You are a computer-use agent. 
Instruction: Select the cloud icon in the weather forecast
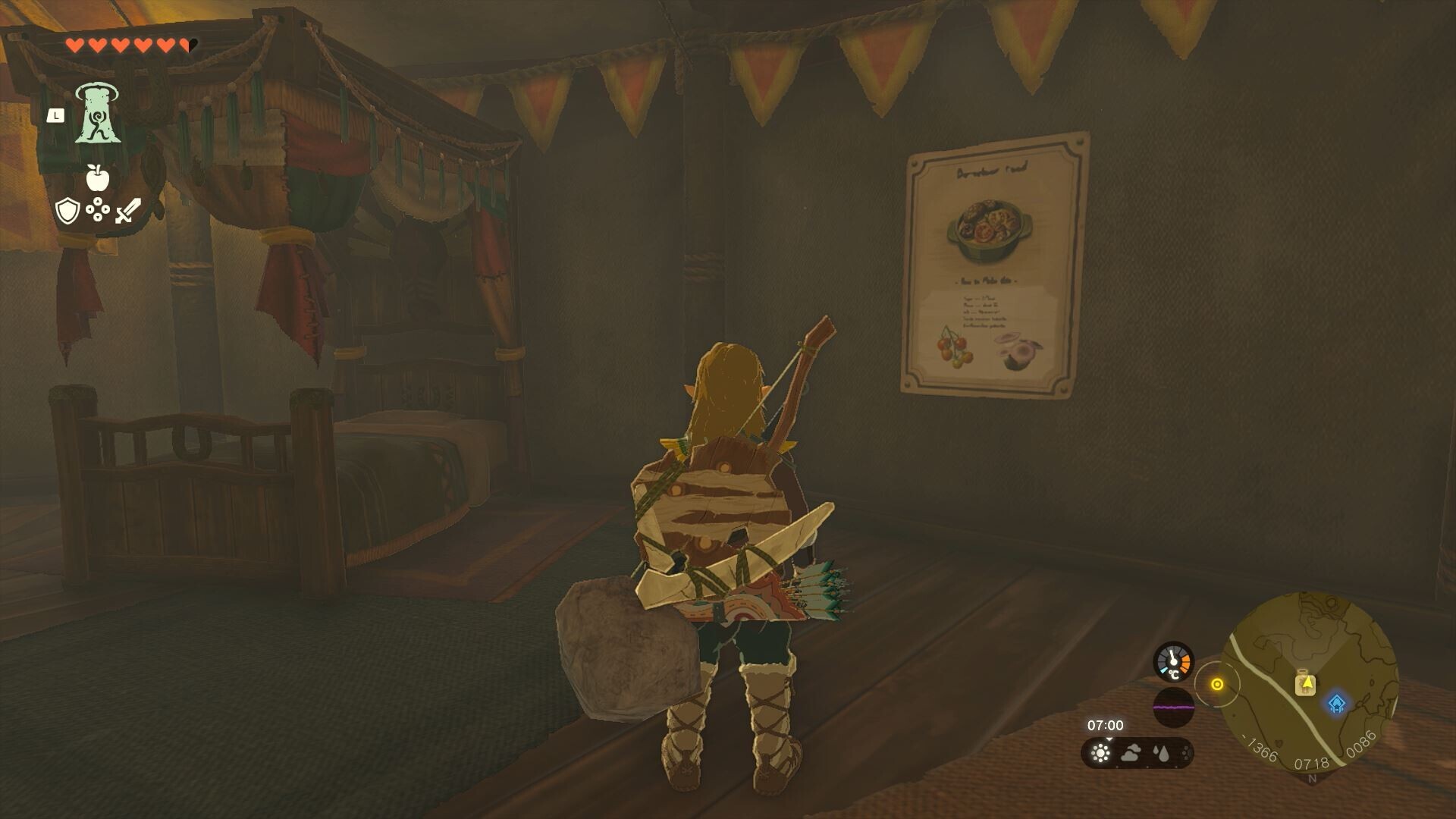[x=1130, y=754]
